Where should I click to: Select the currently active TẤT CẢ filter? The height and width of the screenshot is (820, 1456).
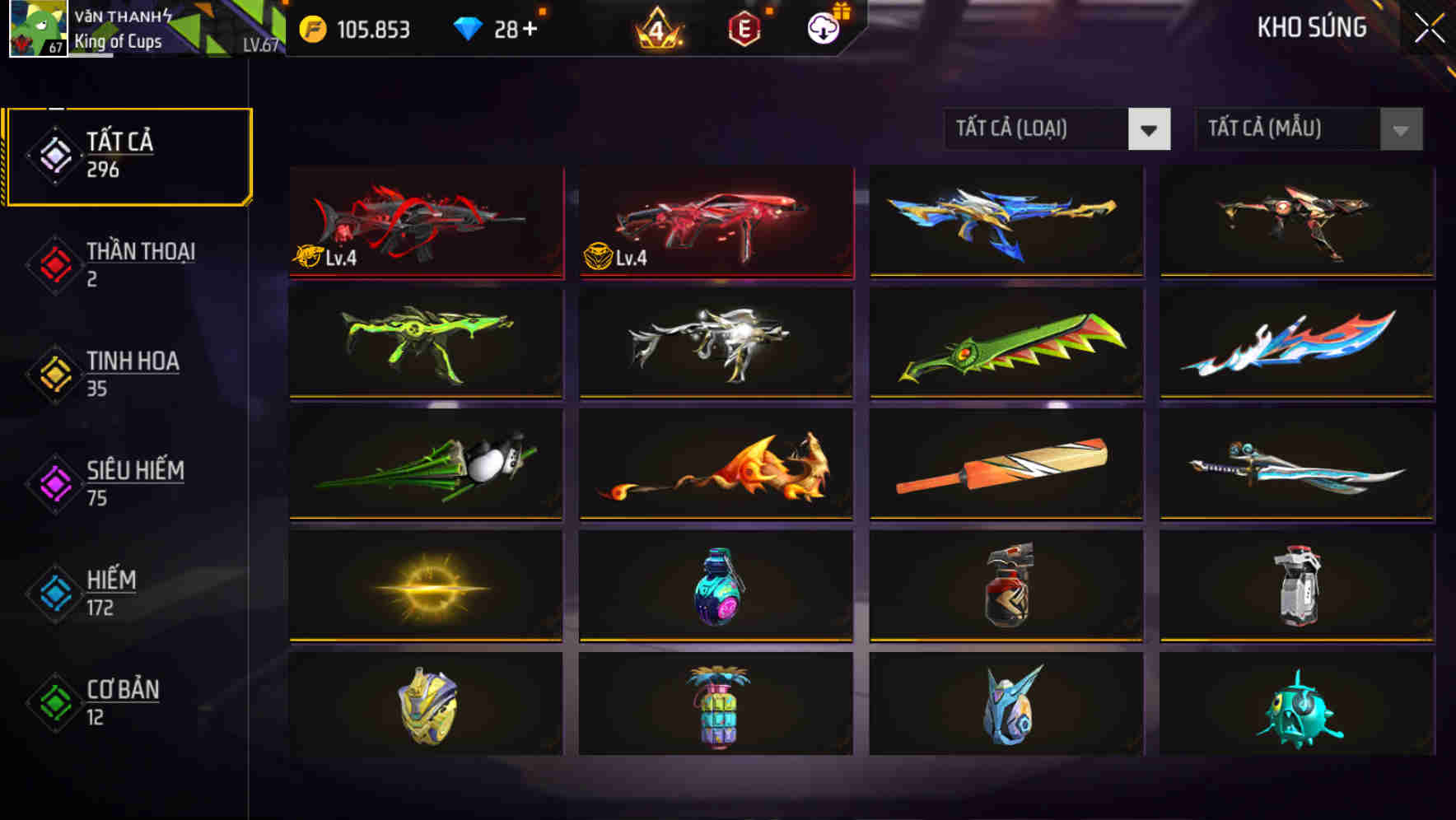tap(128, 155)
